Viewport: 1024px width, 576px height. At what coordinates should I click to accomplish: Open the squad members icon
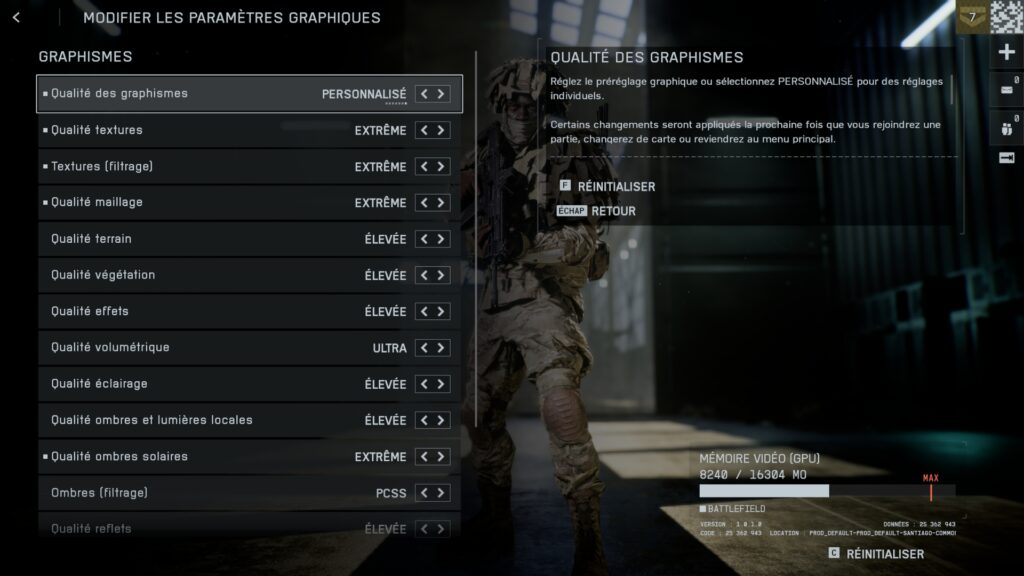point(1006,127)
